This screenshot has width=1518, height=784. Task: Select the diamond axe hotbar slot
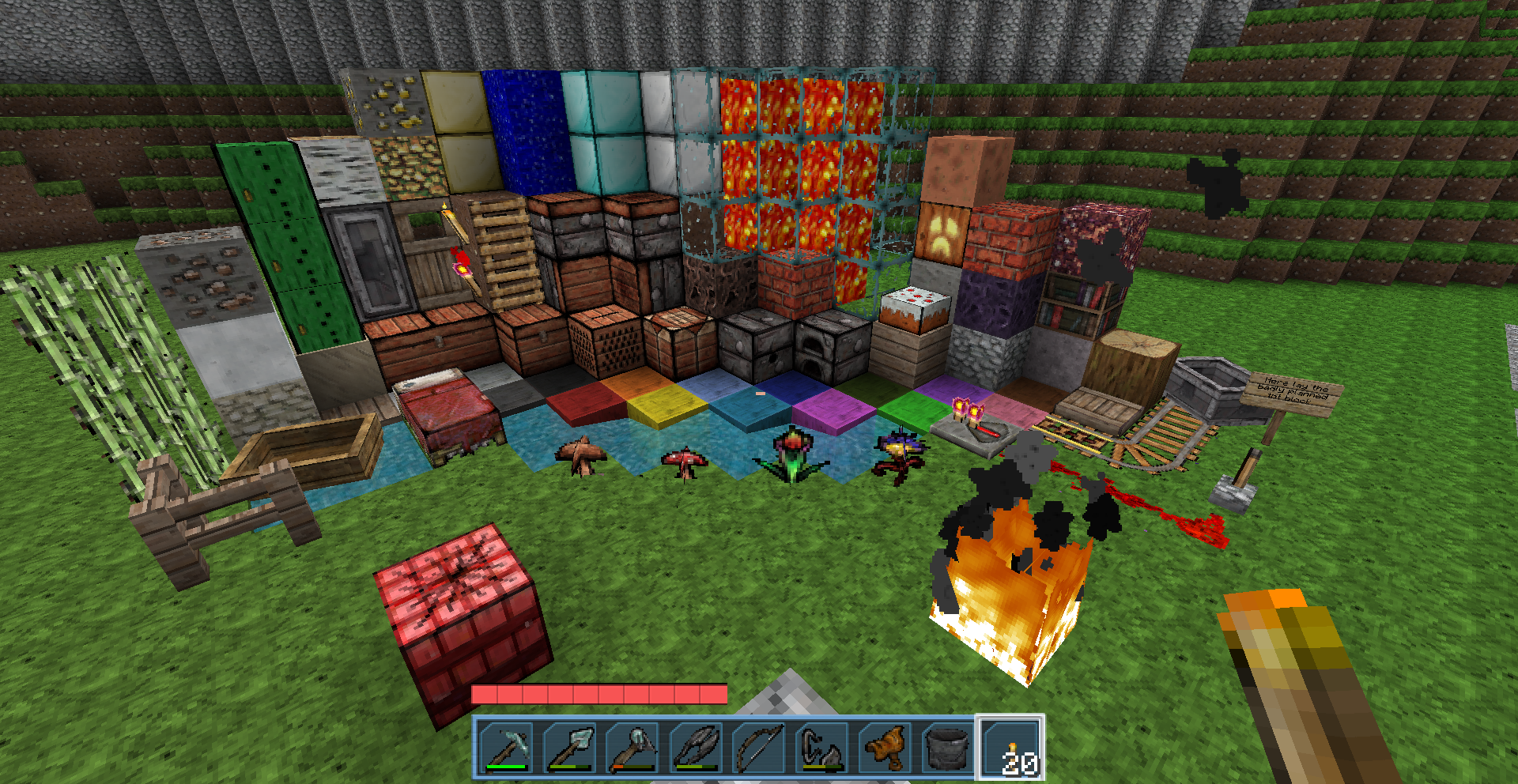[x=633, y=747]
